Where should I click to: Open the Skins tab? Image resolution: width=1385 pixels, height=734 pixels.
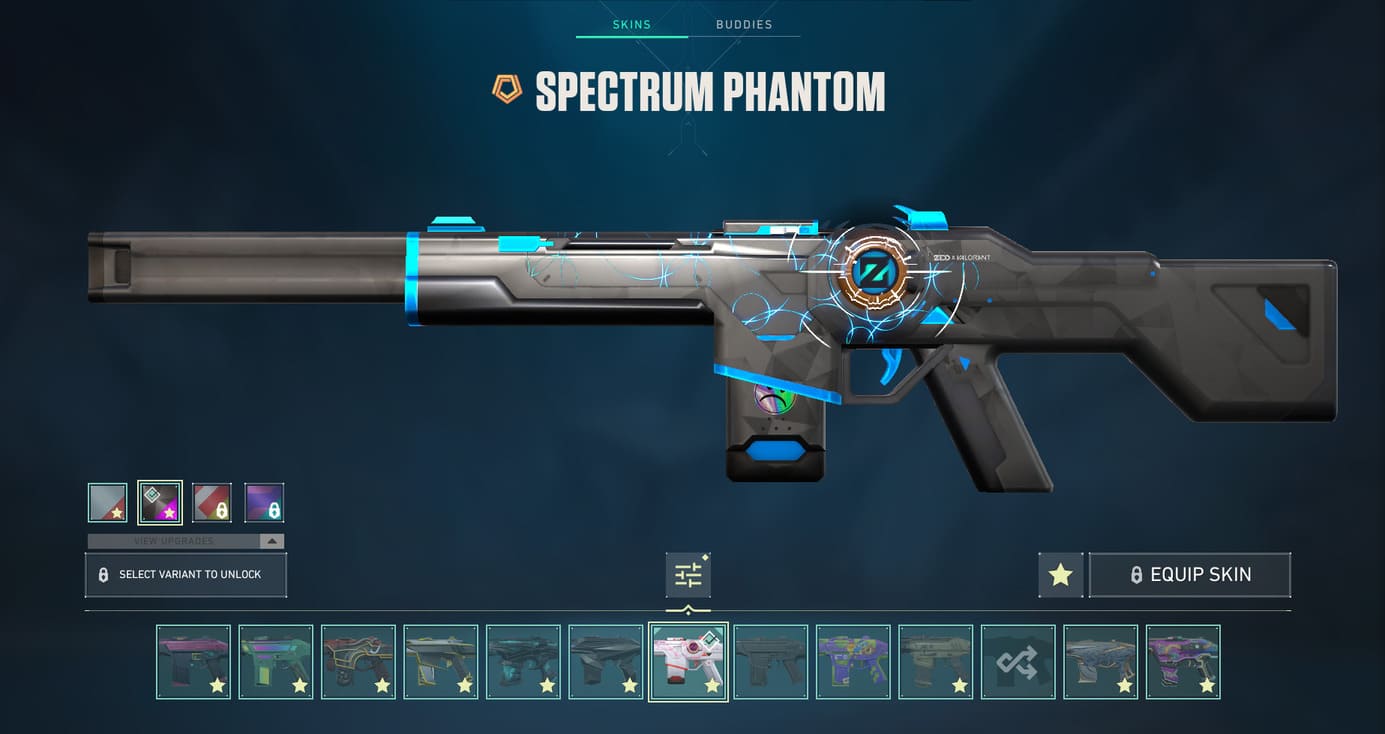pyautogui.click(x=631, y=24)
